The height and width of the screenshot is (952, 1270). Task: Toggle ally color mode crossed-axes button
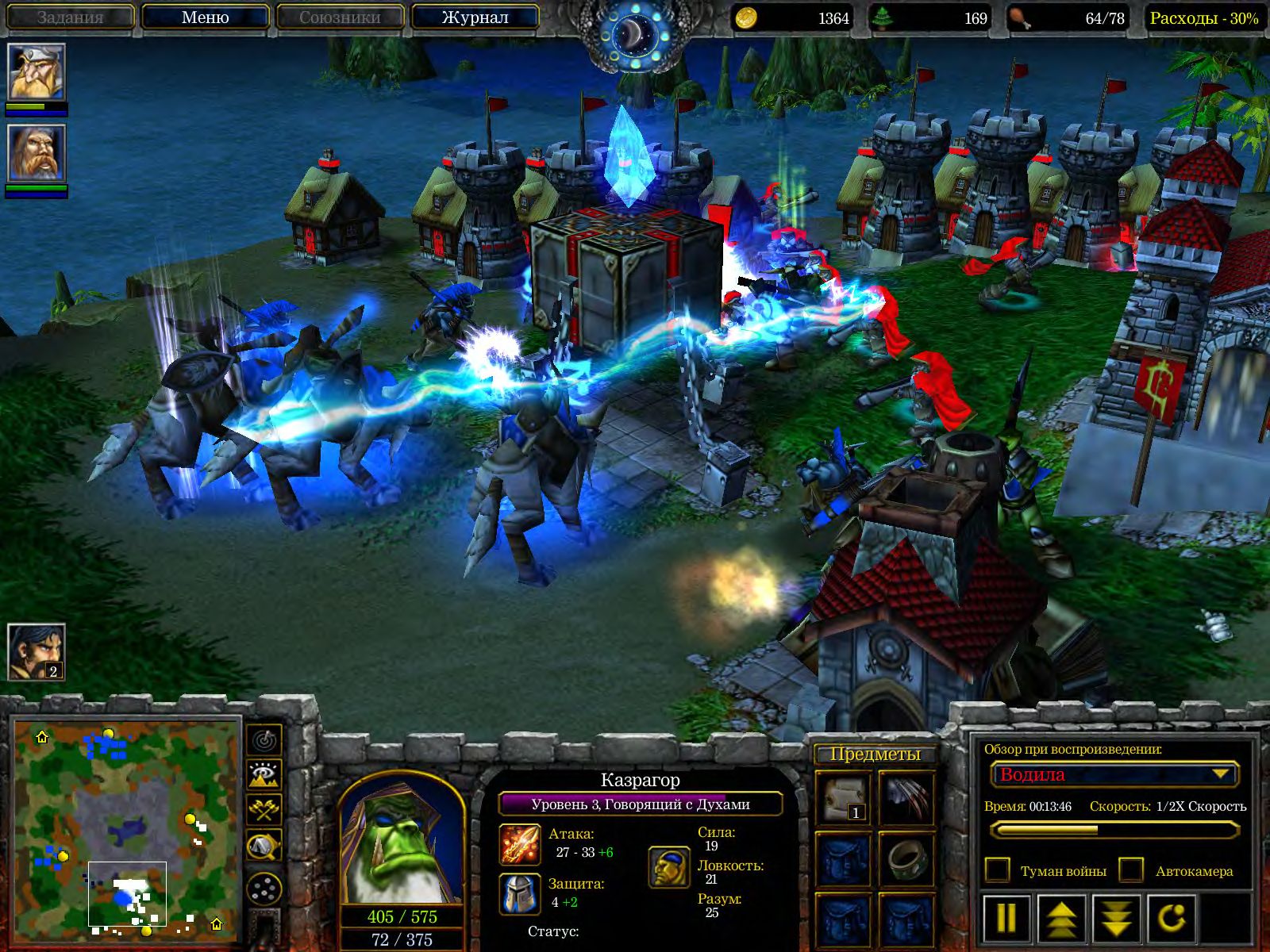(x=264, y=810)
